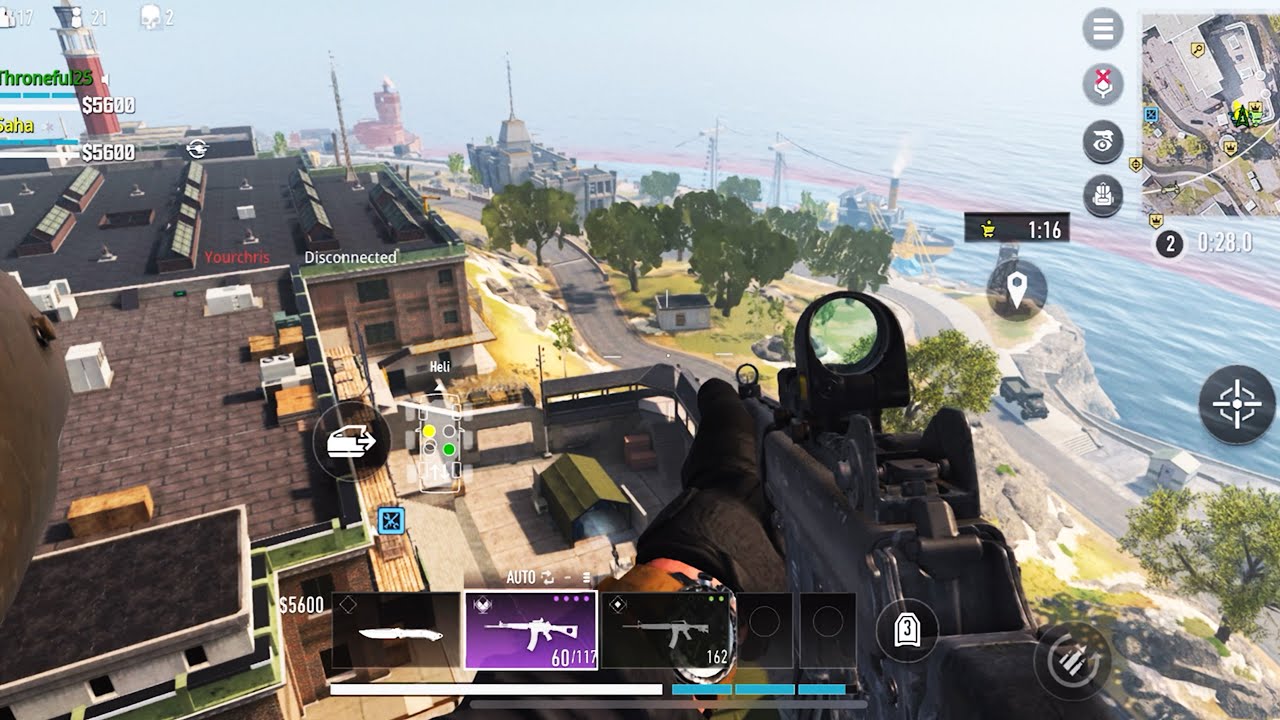Switch to the secondary rifle with 162 ammo
The image size is (1280, 720).
point(667,631)
